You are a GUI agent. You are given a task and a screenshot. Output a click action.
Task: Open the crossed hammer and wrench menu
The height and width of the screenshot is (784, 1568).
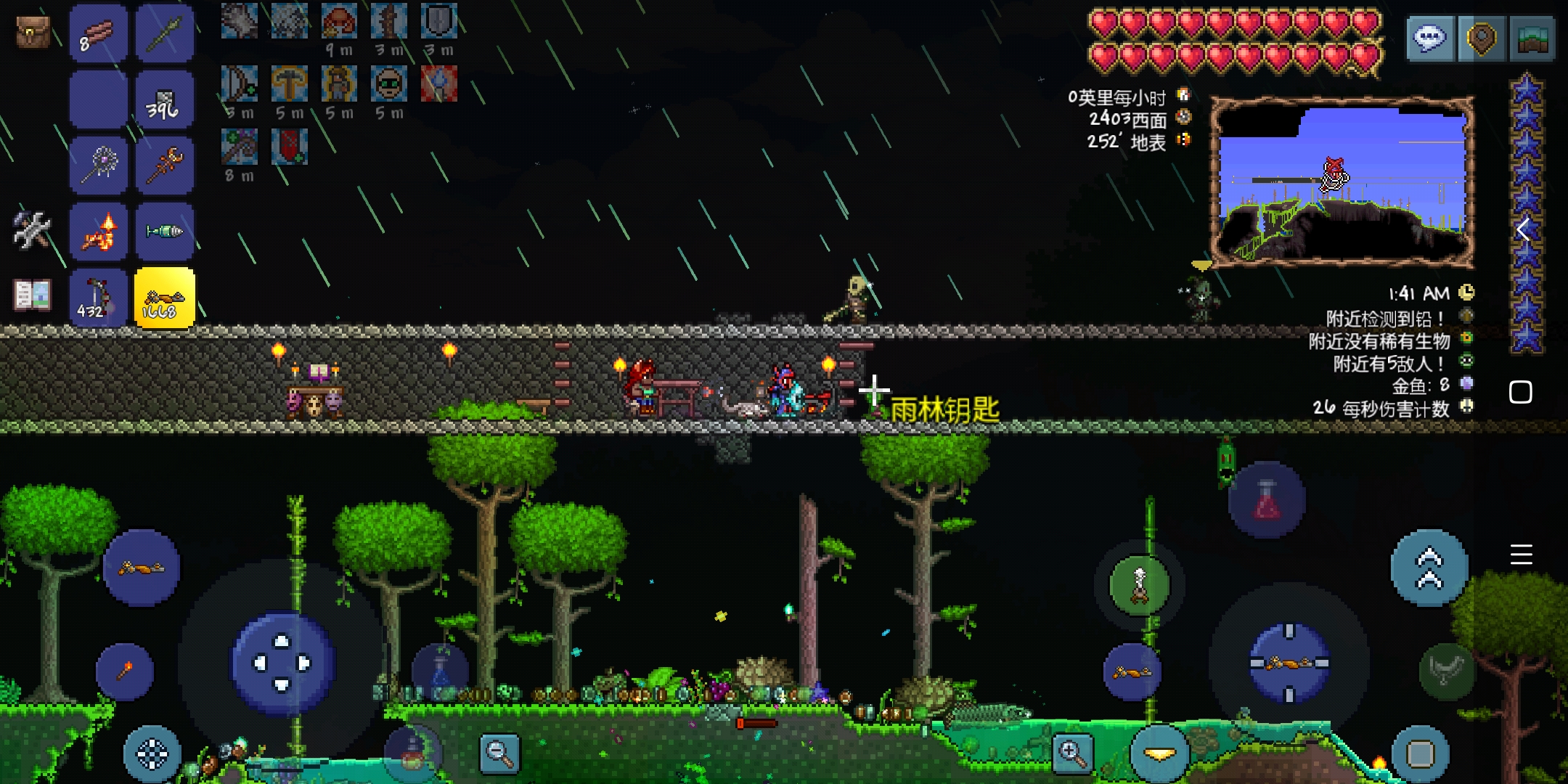(31, 230)
